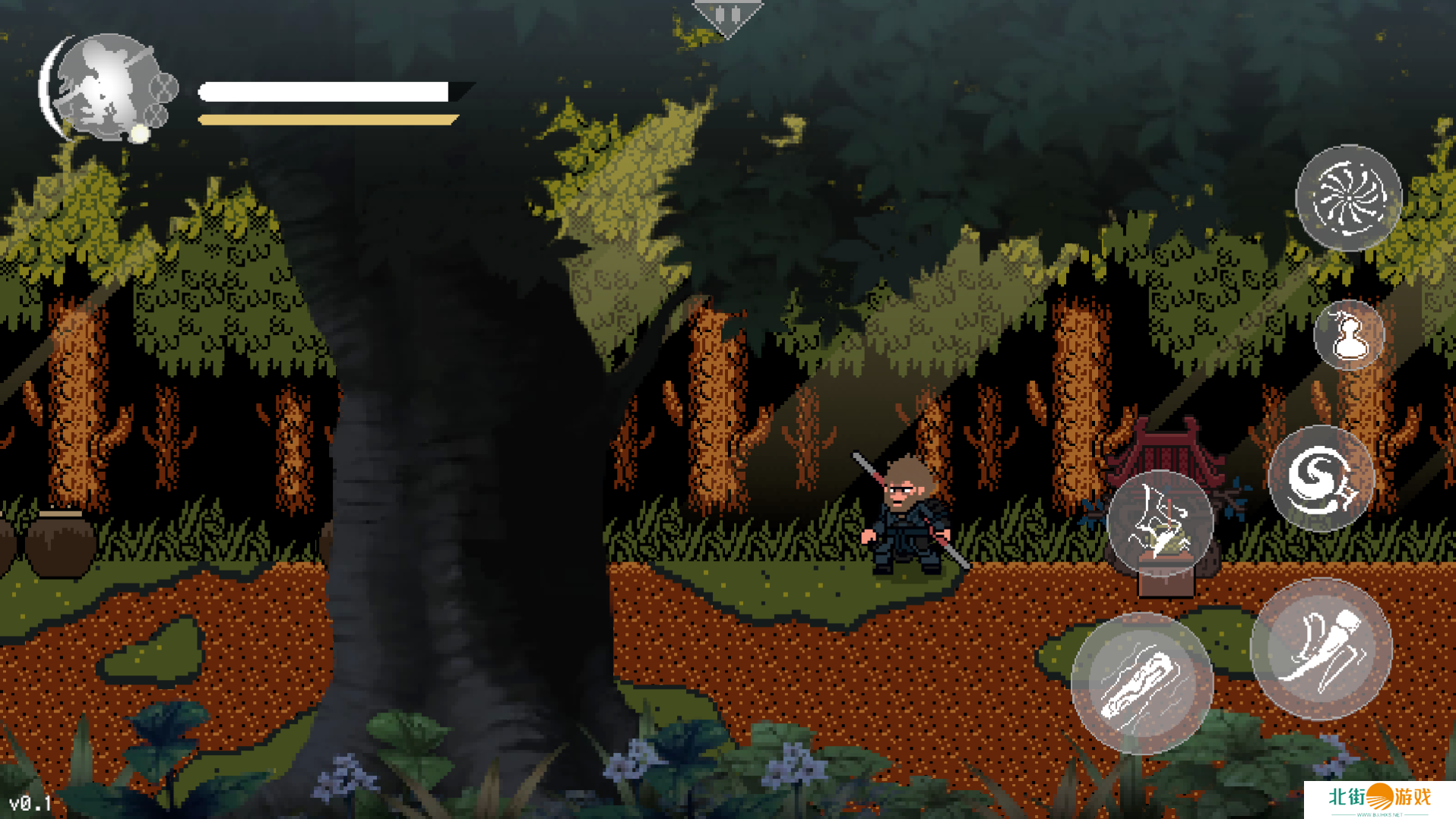Drink from the gourd healing flask
This screenshot has height=819, width=1456.
click(x=1349, y=335)
